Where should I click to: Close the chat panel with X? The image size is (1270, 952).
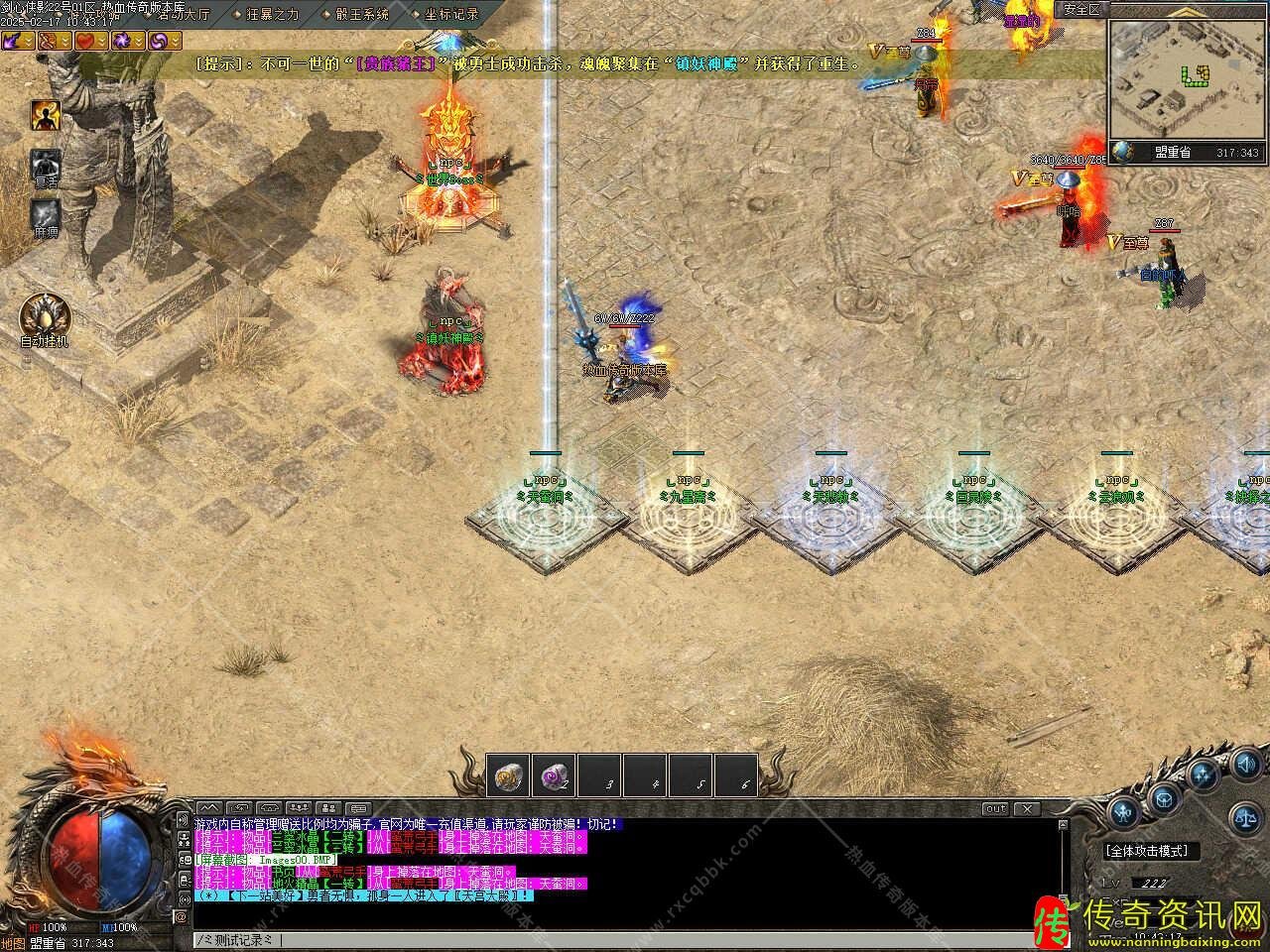pyautogui.click(x=1026, y=809)
